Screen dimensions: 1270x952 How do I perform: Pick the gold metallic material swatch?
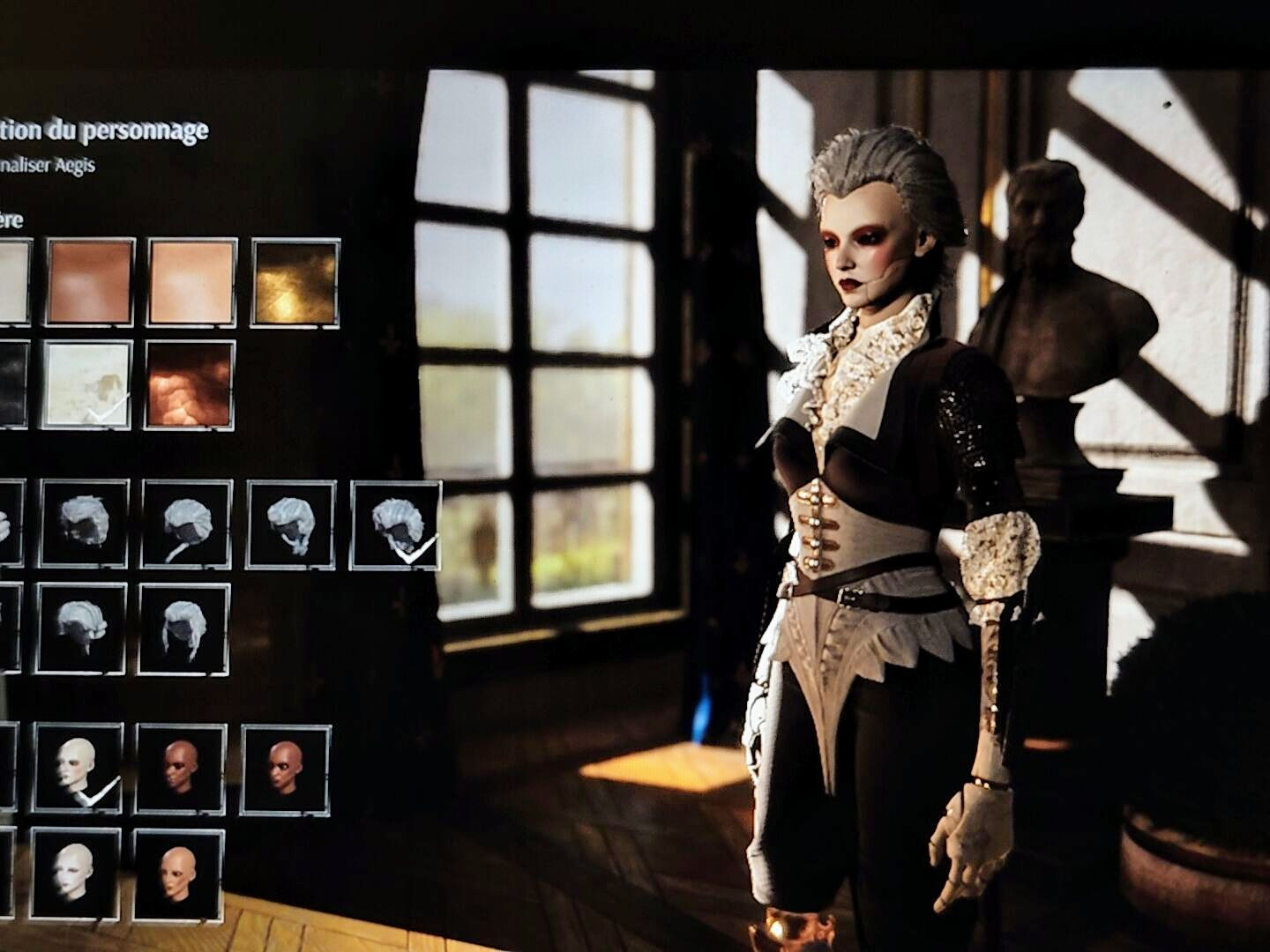295,280
